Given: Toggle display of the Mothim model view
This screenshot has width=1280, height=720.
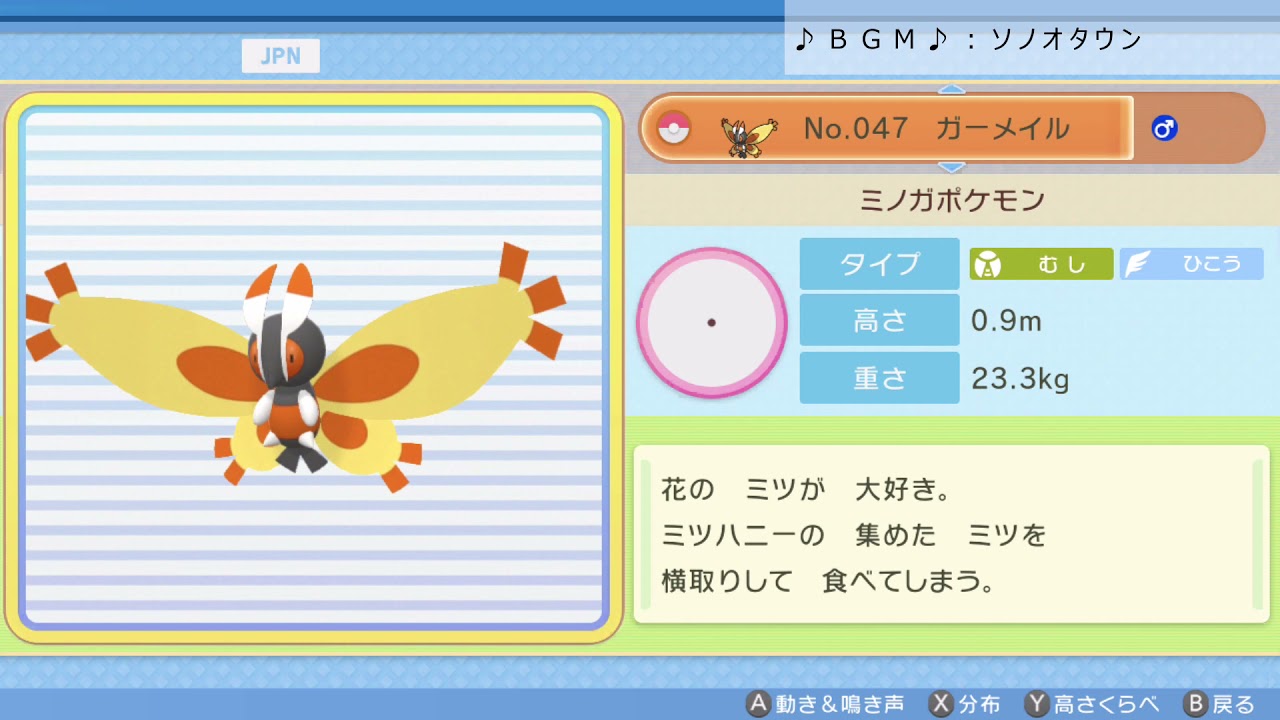Looking at the screenshot, I should [310, 365].
